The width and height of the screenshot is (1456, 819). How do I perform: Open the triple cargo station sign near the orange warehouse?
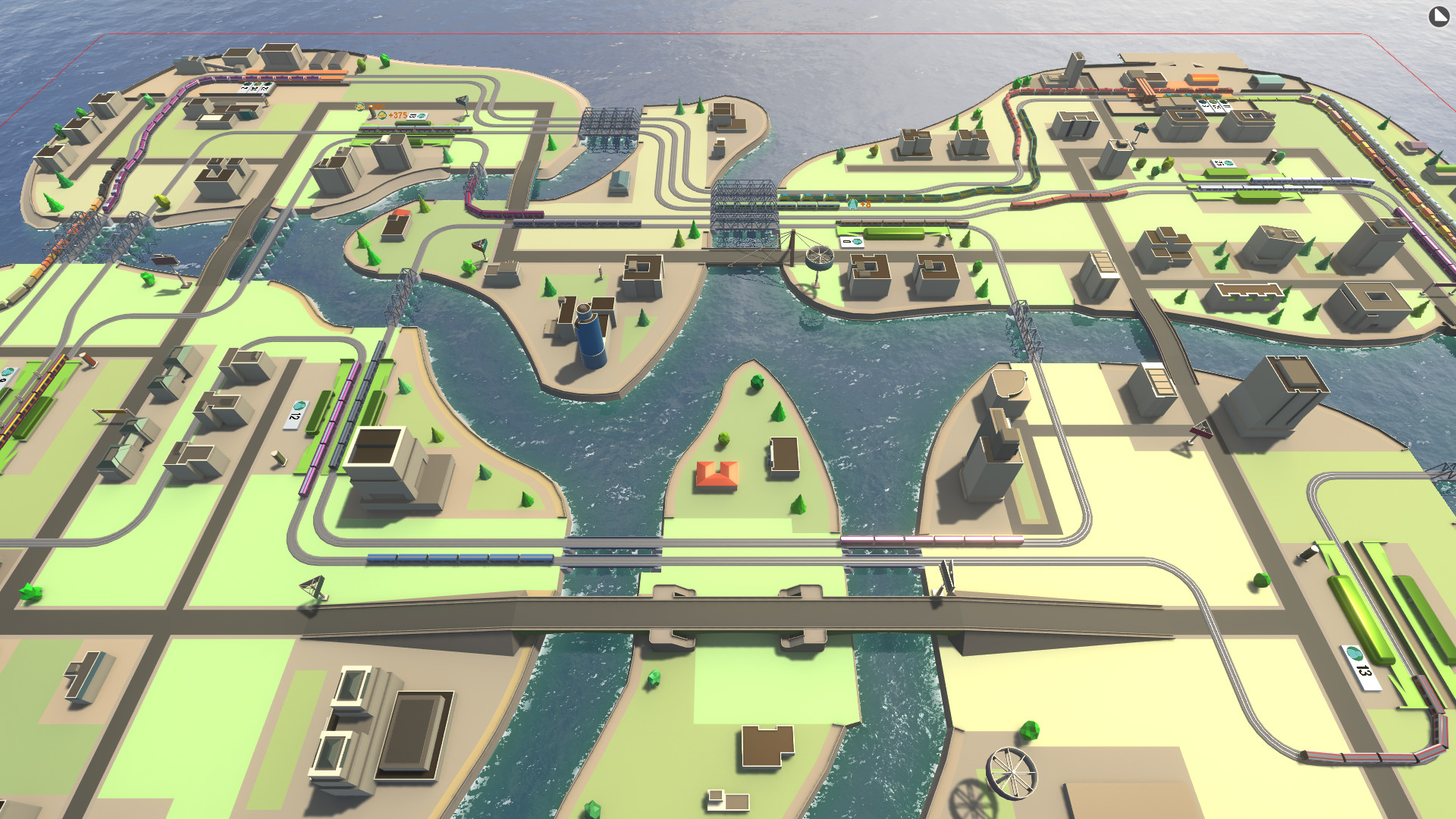click(x=1213, y=106)
